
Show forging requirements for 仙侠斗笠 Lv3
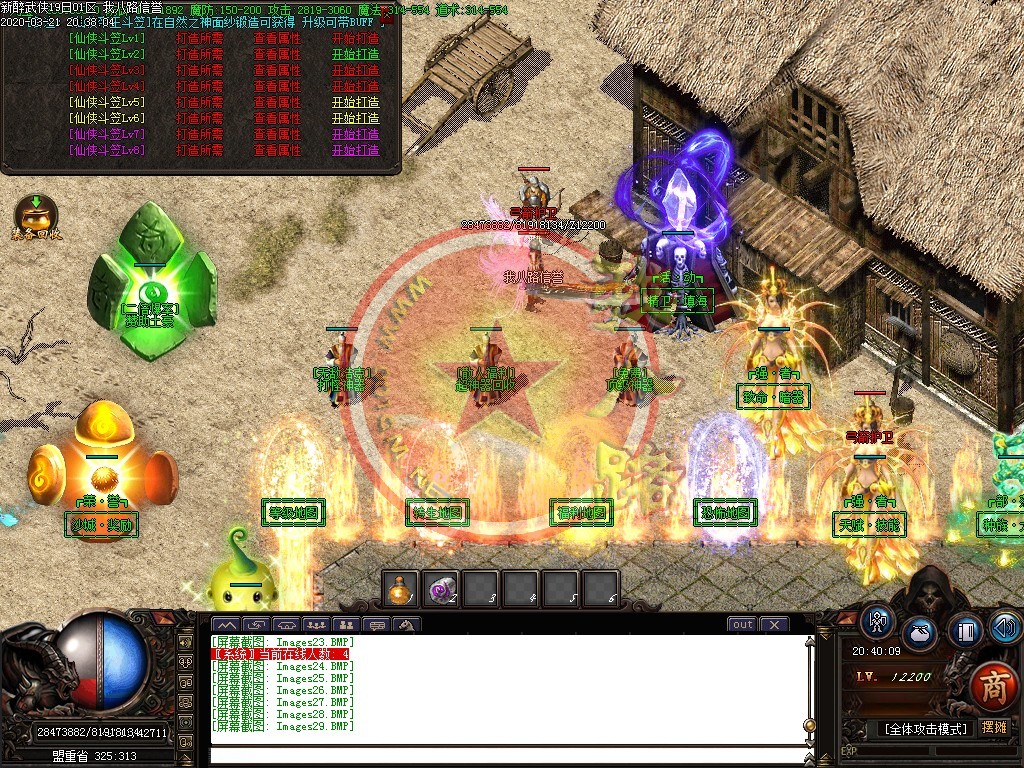(198, 70)
